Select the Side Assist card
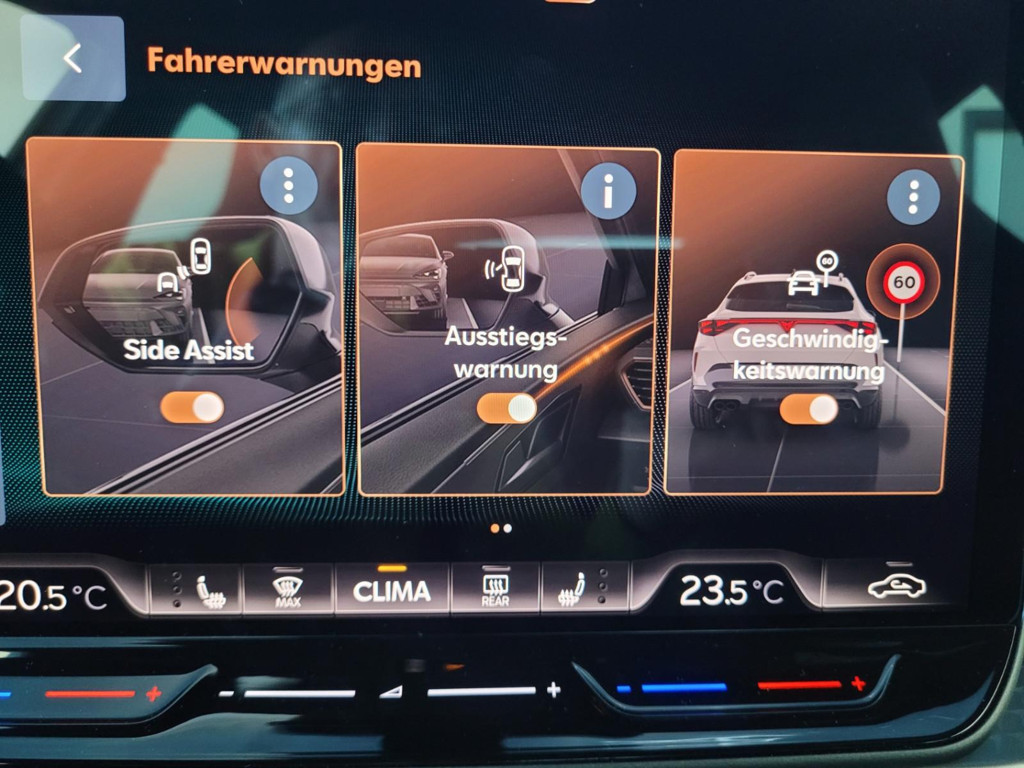1024x768 pixels. [185, 300]
